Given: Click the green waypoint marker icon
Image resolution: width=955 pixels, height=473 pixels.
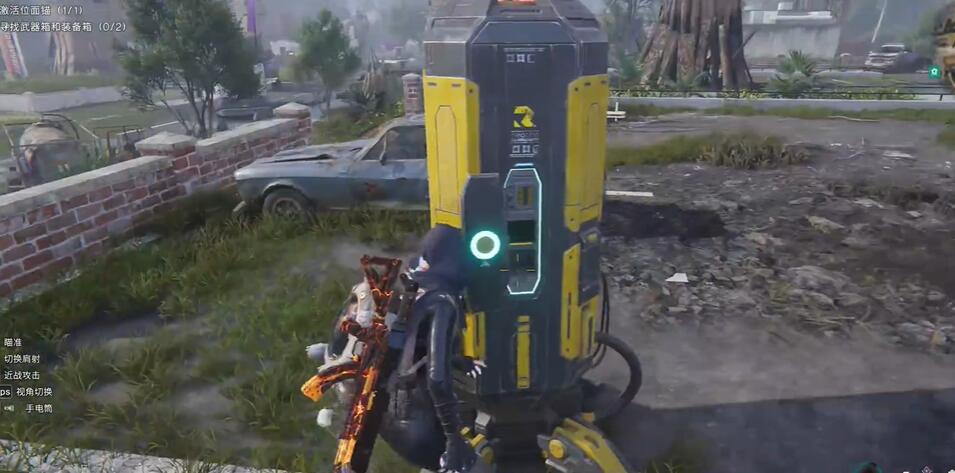Looking at the screenshot, I should pos(934,72).
